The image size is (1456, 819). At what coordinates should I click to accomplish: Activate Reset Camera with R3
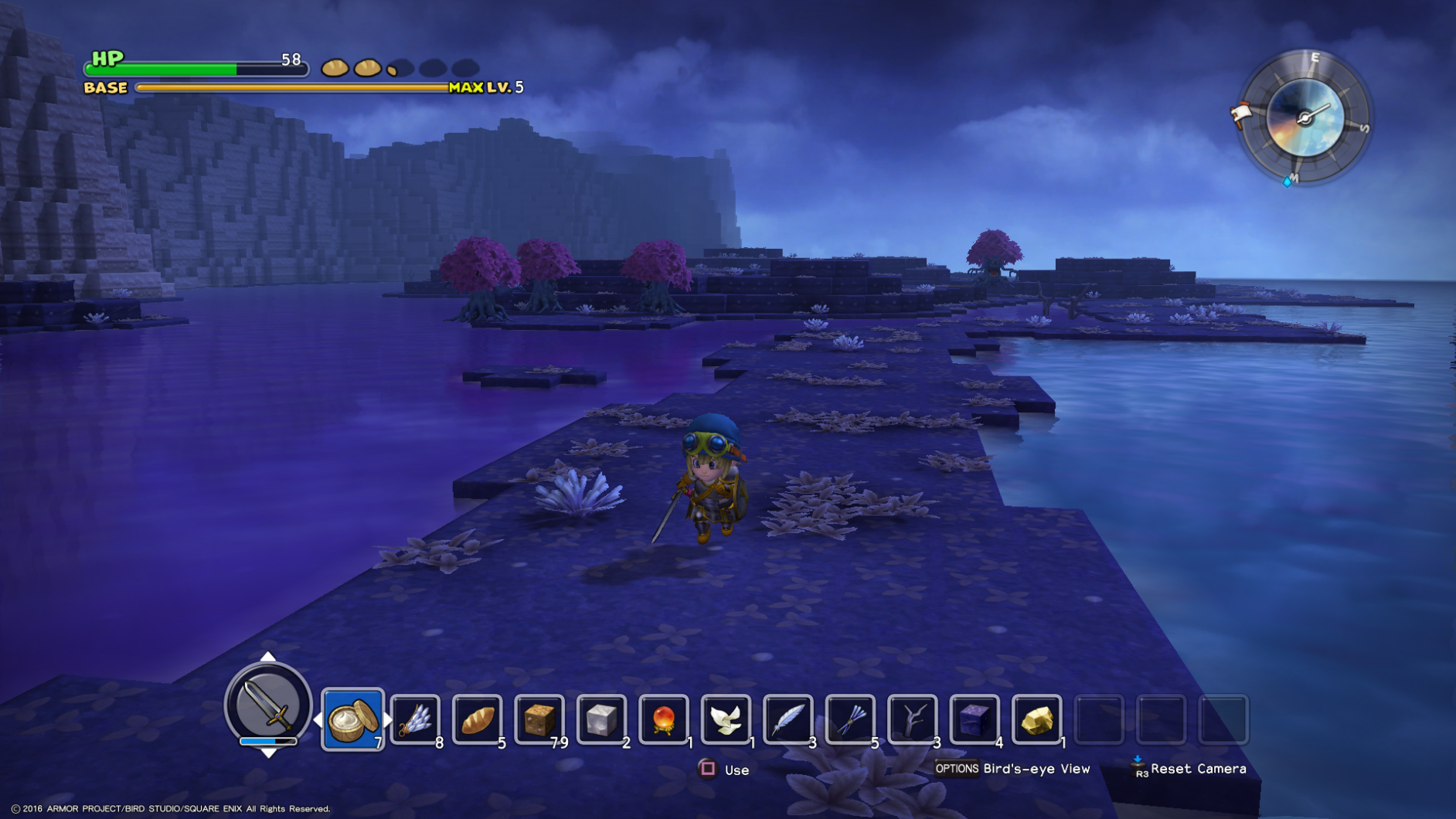1138,769
